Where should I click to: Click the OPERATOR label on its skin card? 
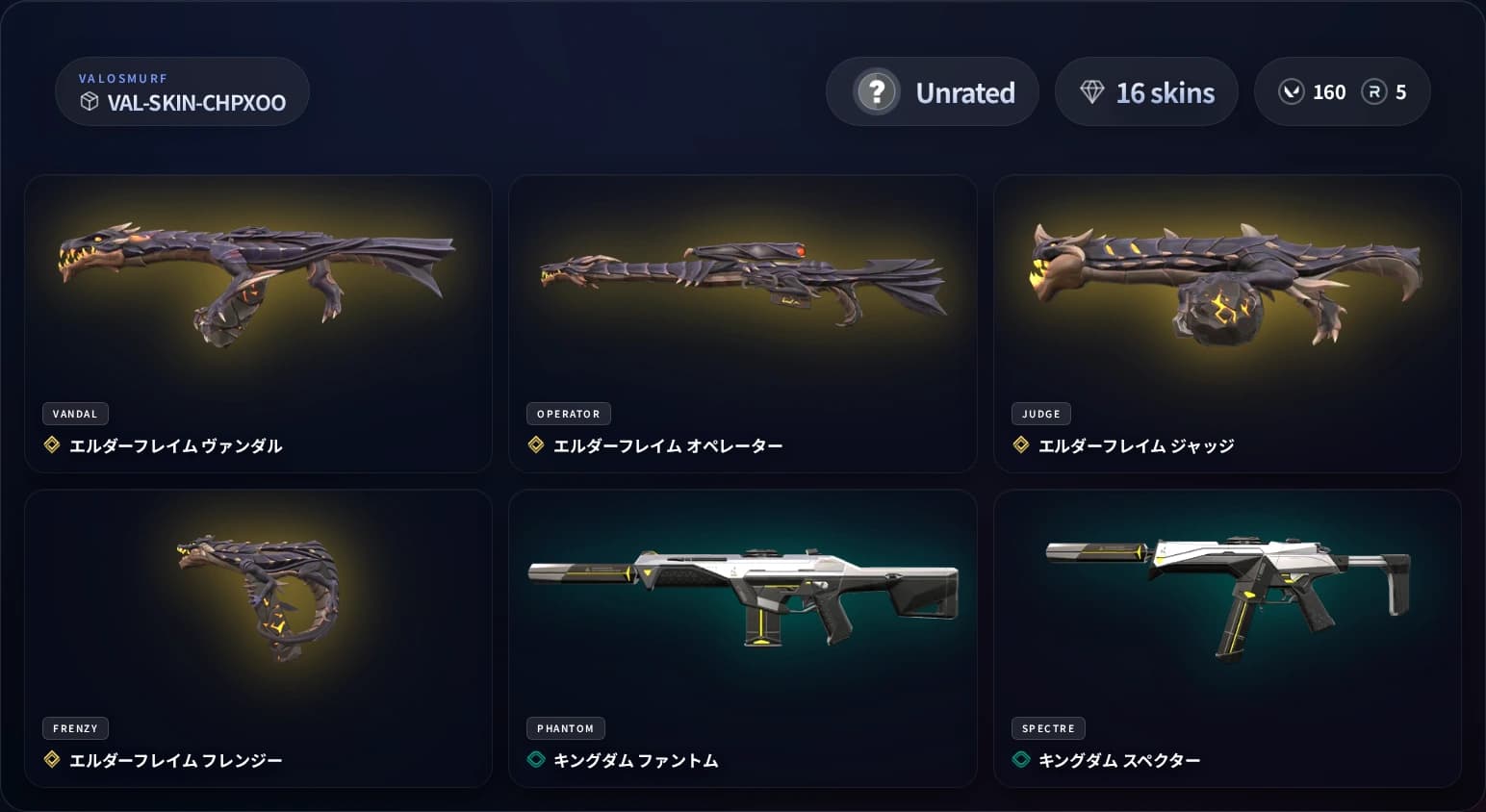pyautogui.click(x=569, y=414)
